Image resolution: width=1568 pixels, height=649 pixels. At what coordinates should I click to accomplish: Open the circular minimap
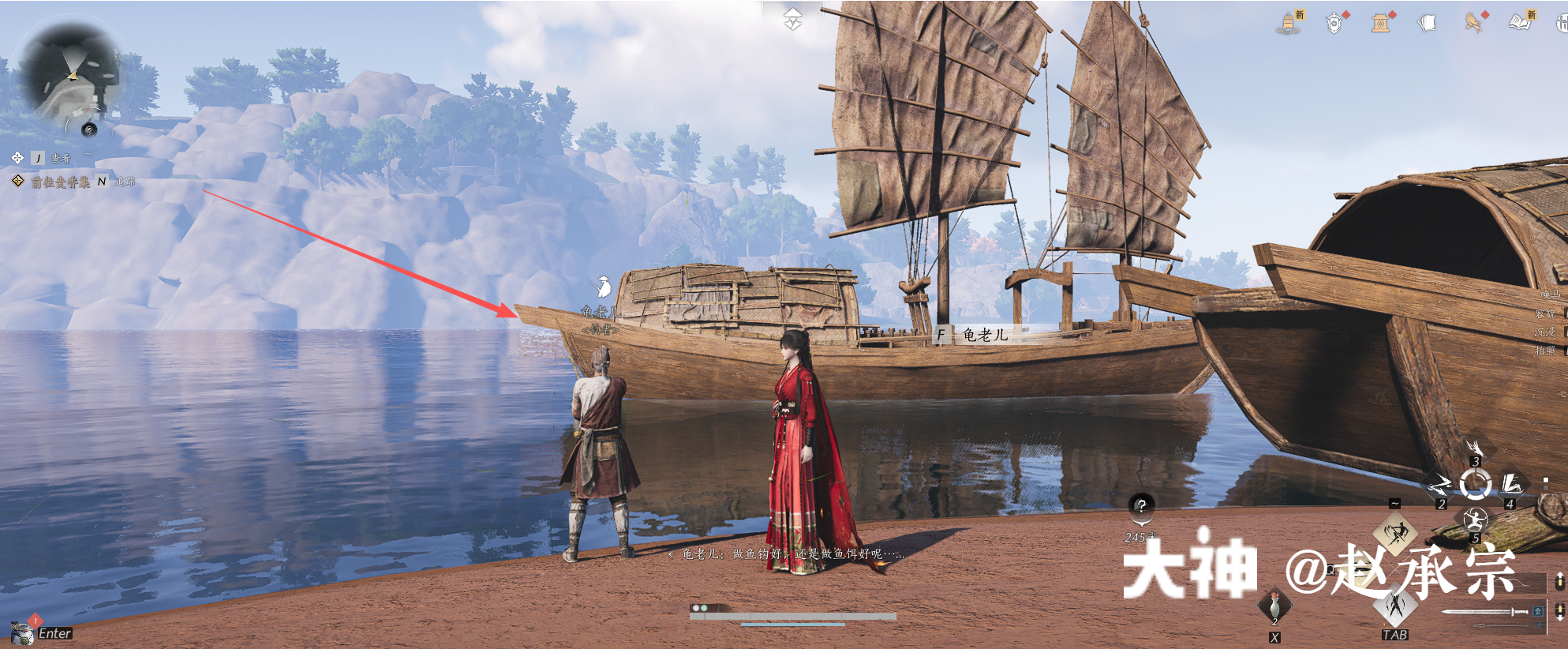69,75
